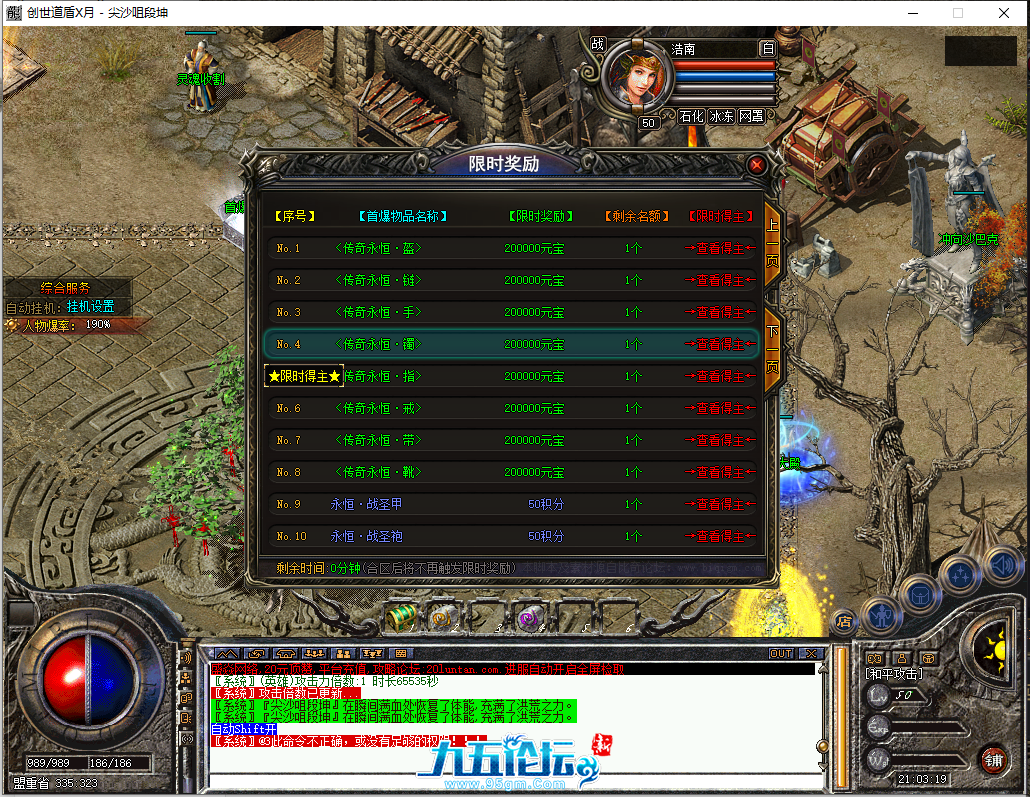Open the 铺 store button
The height and width of the screenshot is (797, 1030).
[x=992, y=758]
